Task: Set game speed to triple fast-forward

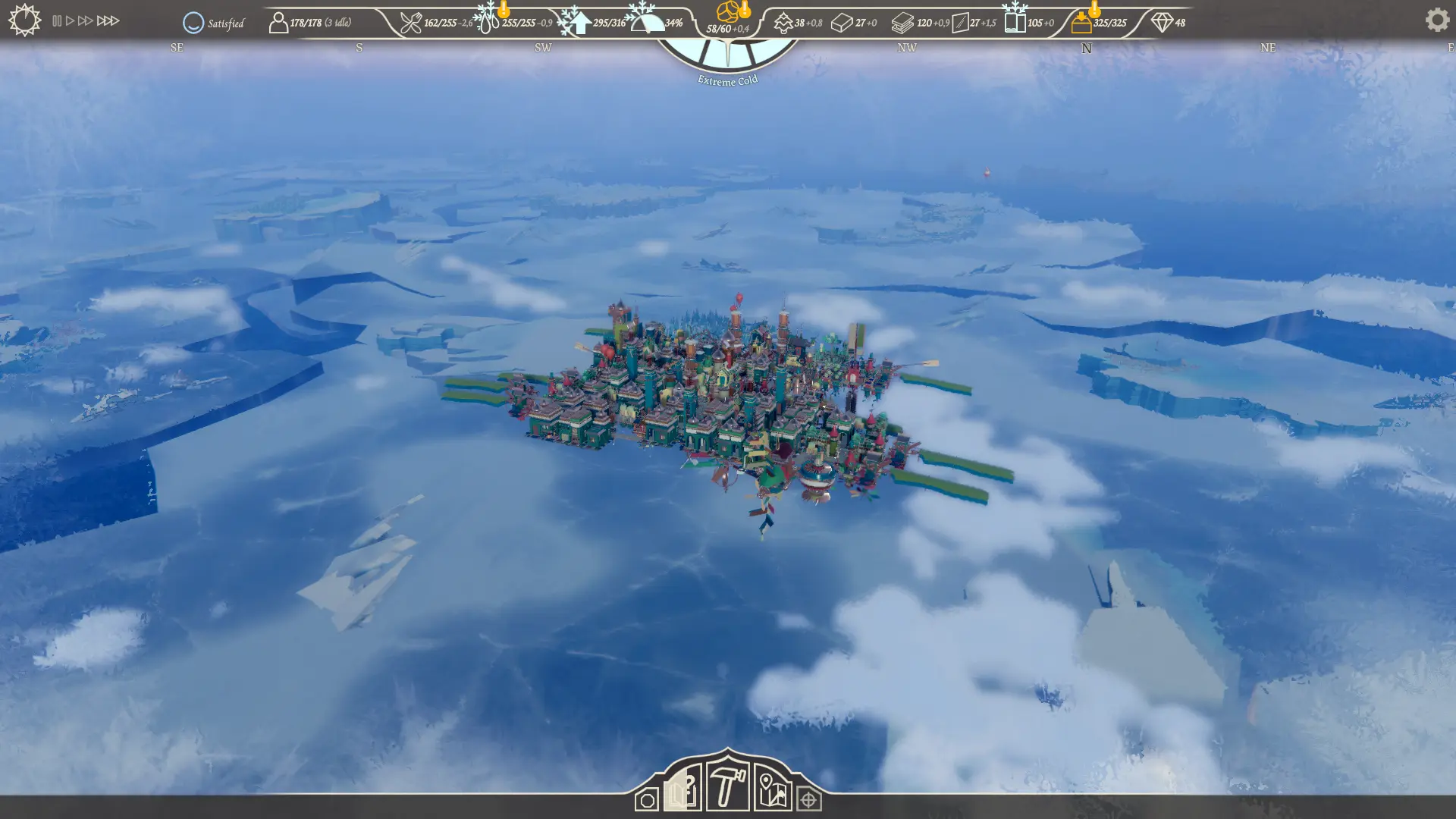Action: click(x=108, y=21)
